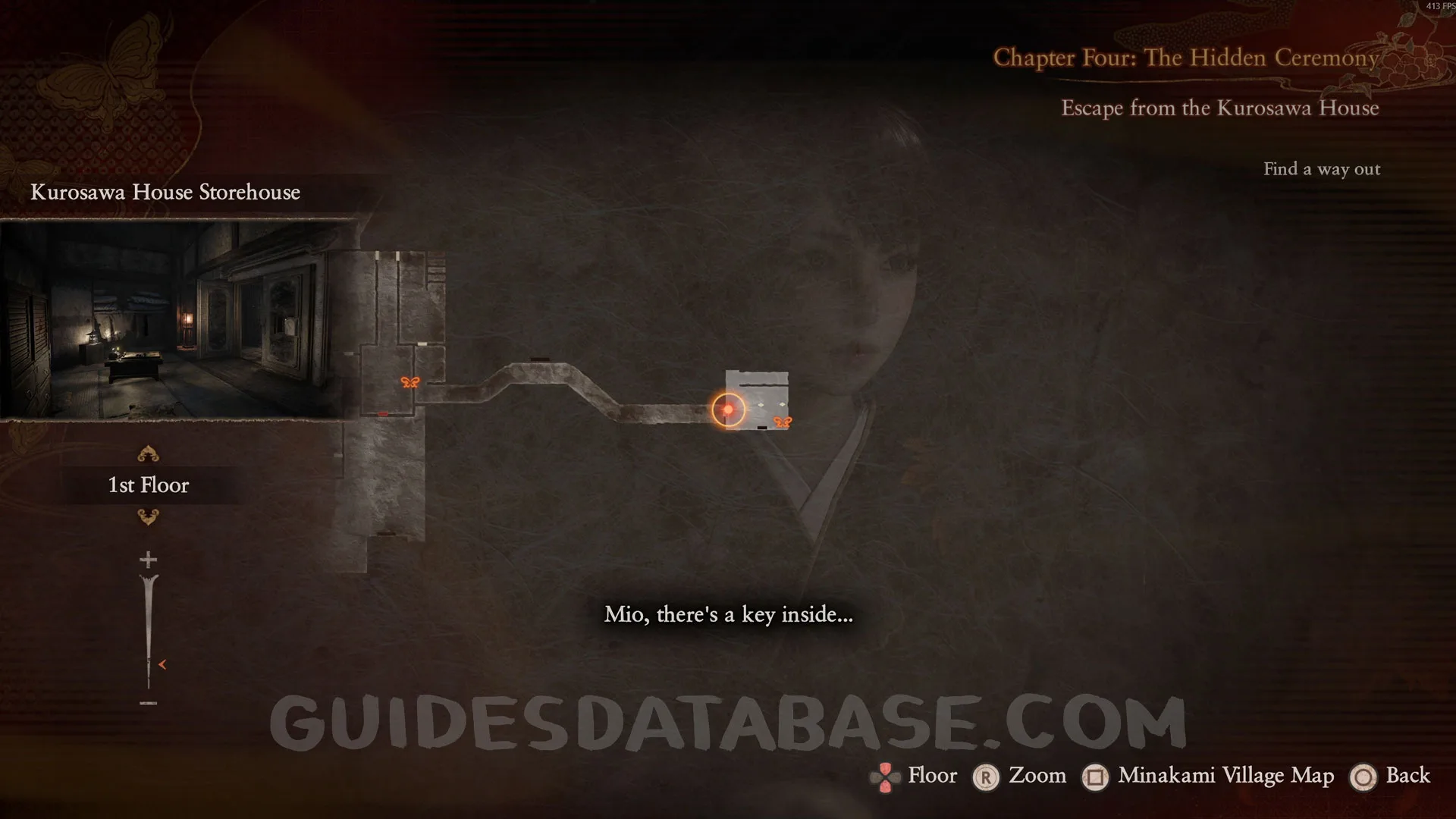
Task: Go up a floor with the arrow above 1st Floor
Action: [x=148, y=454]
